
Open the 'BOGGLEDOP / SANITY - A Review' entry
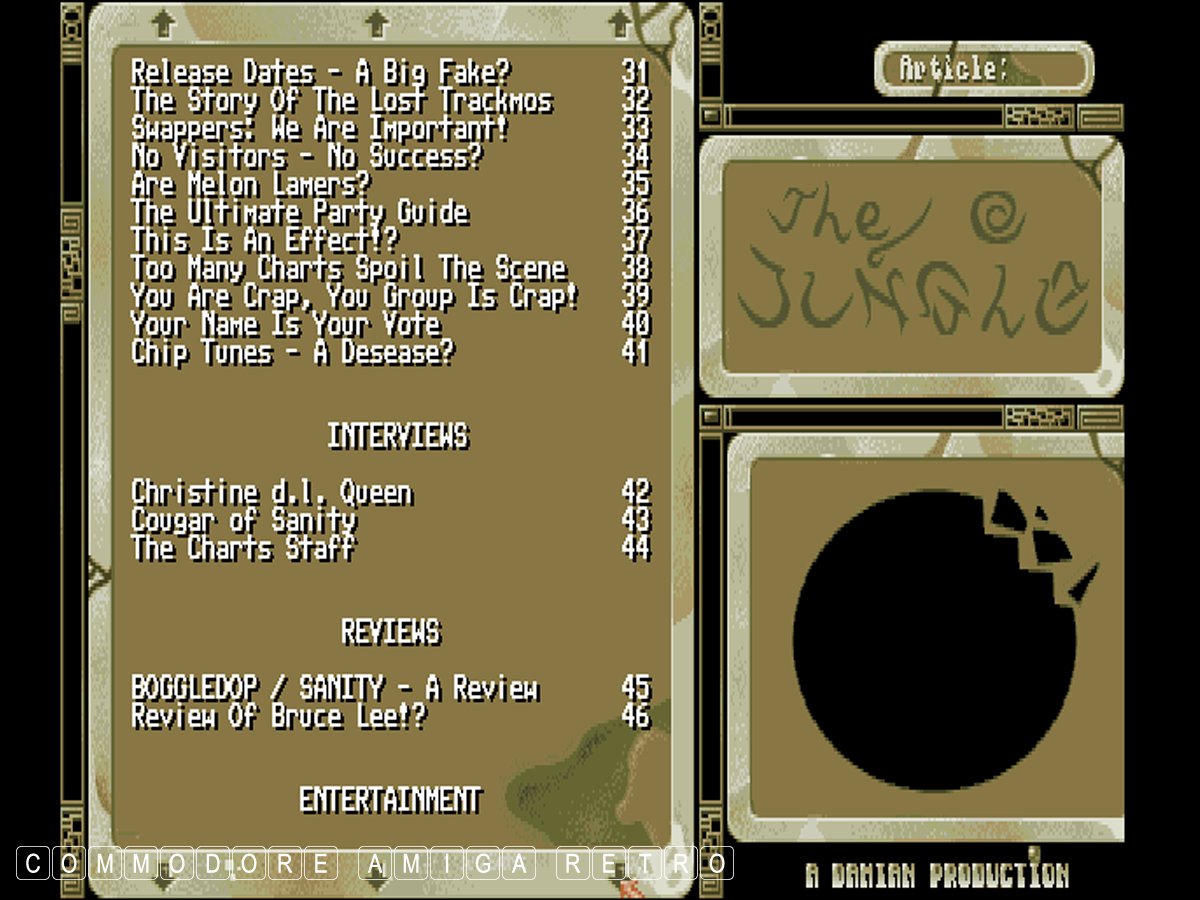334,688
